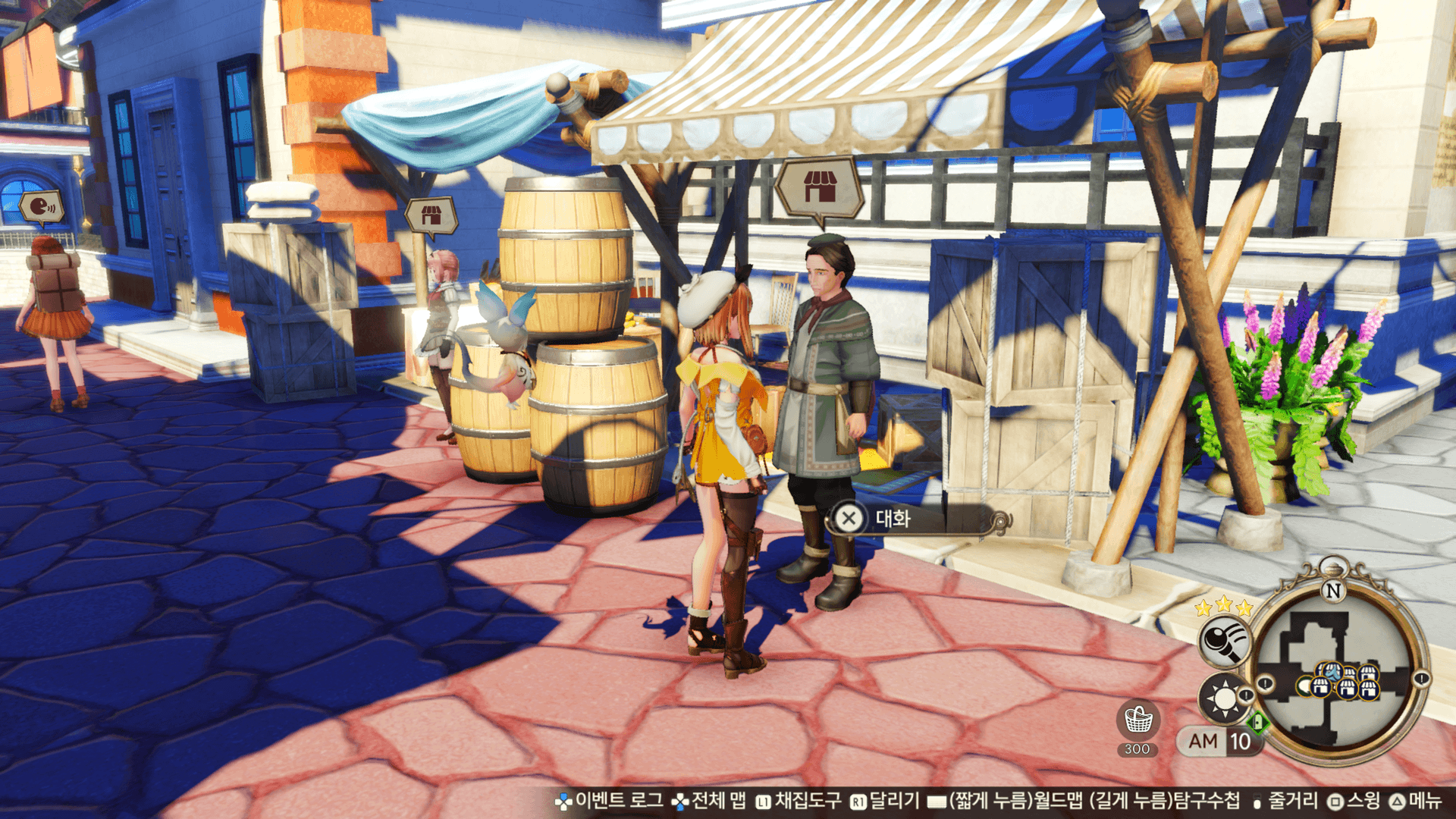The width and height of the screenshot is (1456, 819).
Task: Select the sun weather icon
Action: (x=1222, y=696)
